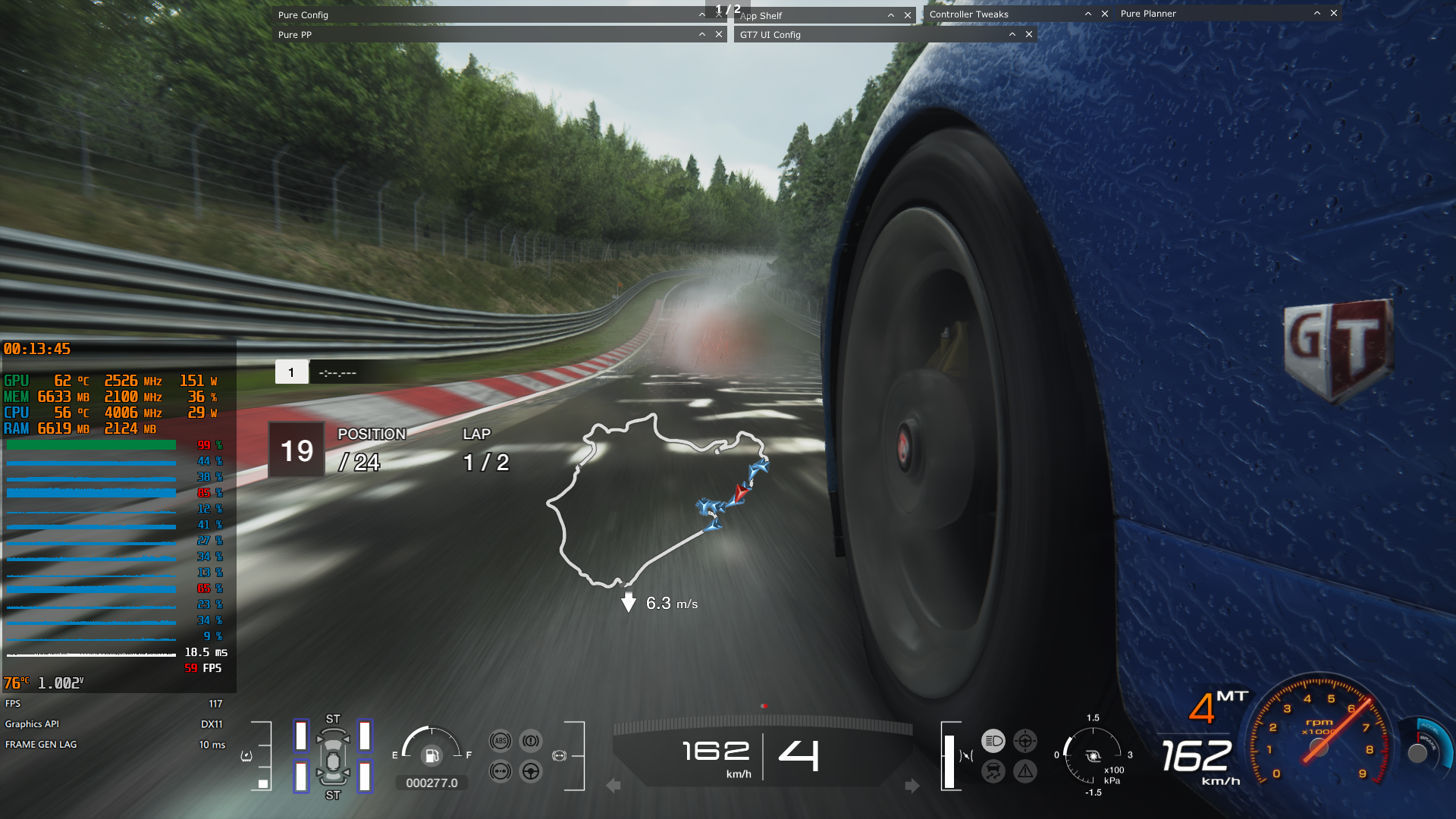1456x819 pixels.
Task: Collapse the Pure PP app window
Action: [x=702, y=34]
